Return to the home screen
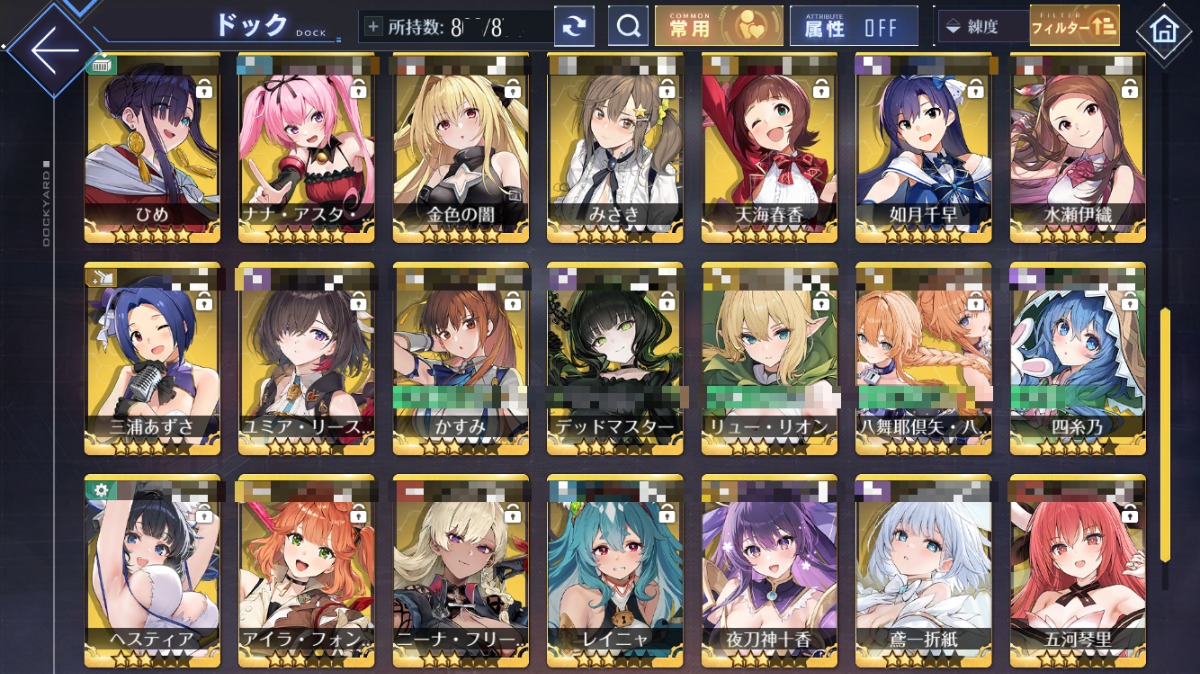Viewport: 1200px width, 674px height. (1163, 29)
